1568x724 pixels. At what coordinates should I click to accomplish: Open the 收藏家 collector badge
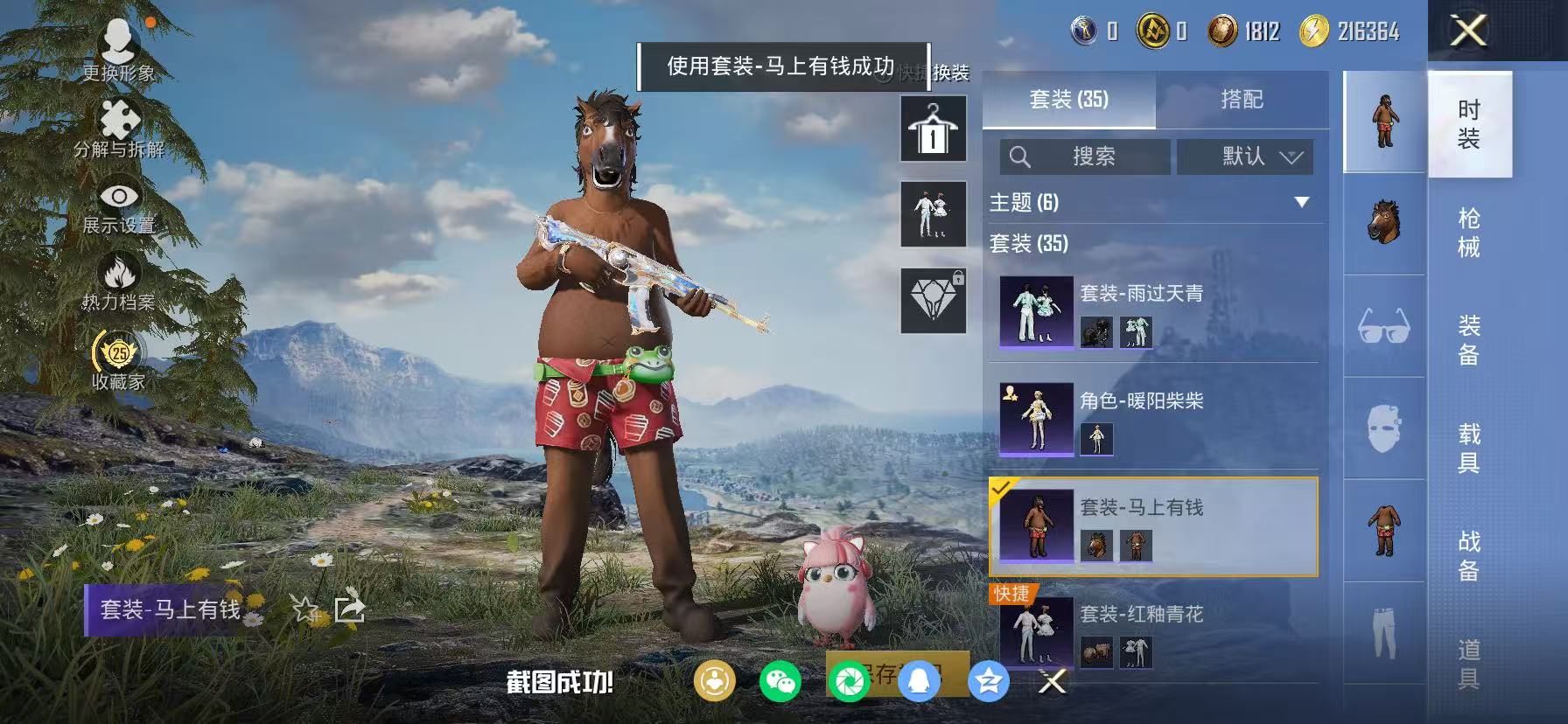click(x=116, y=354)
